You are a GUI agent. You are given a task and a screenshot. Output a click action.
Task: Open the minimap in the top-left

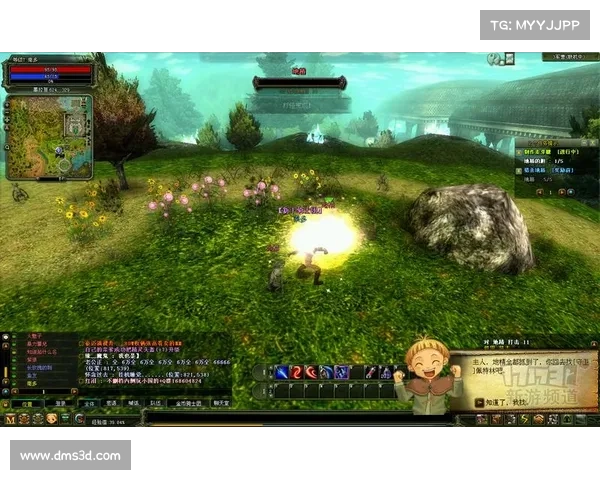[x=48, y=136]
